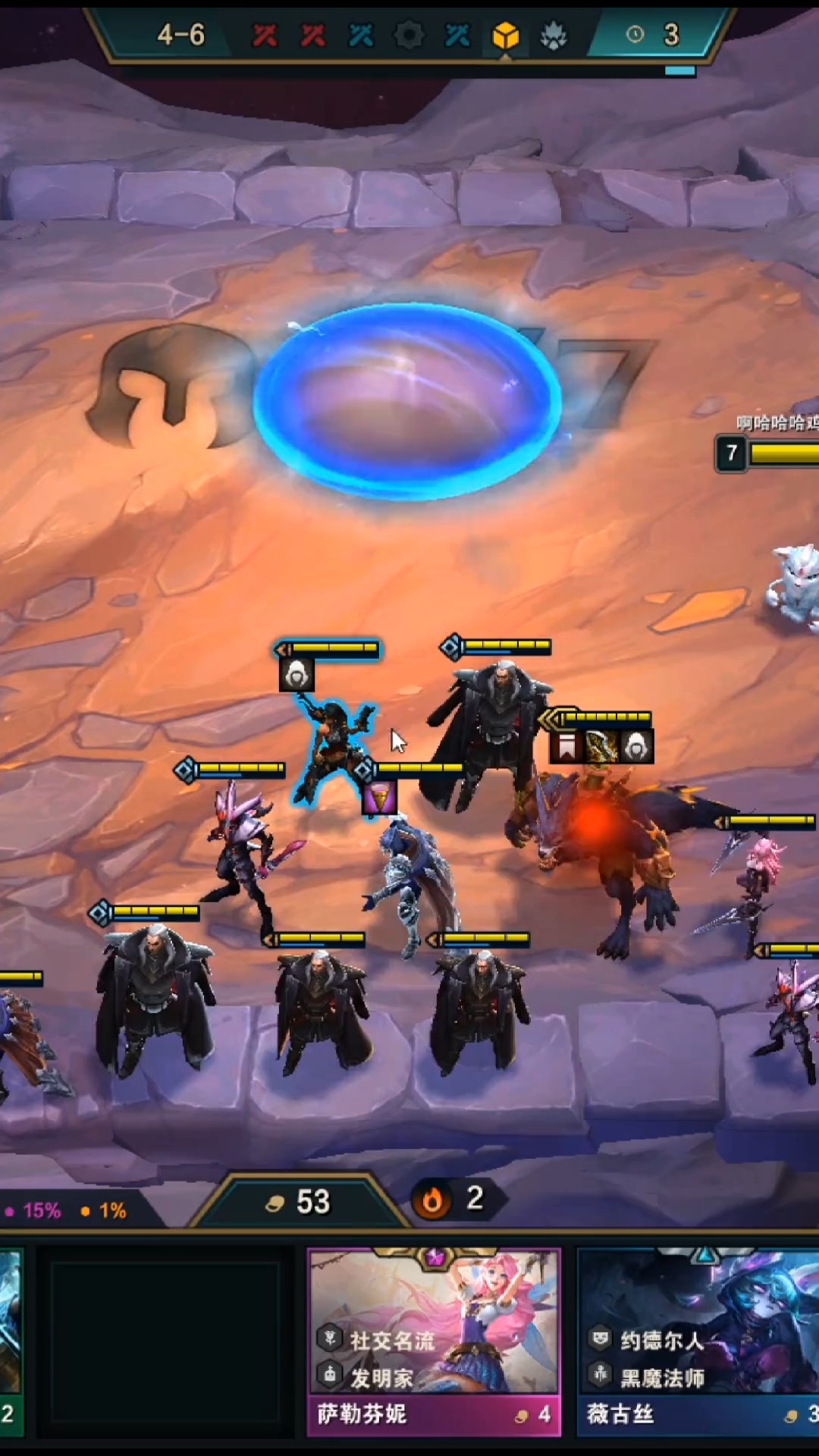Click the flame win-streak icon

432,1200
